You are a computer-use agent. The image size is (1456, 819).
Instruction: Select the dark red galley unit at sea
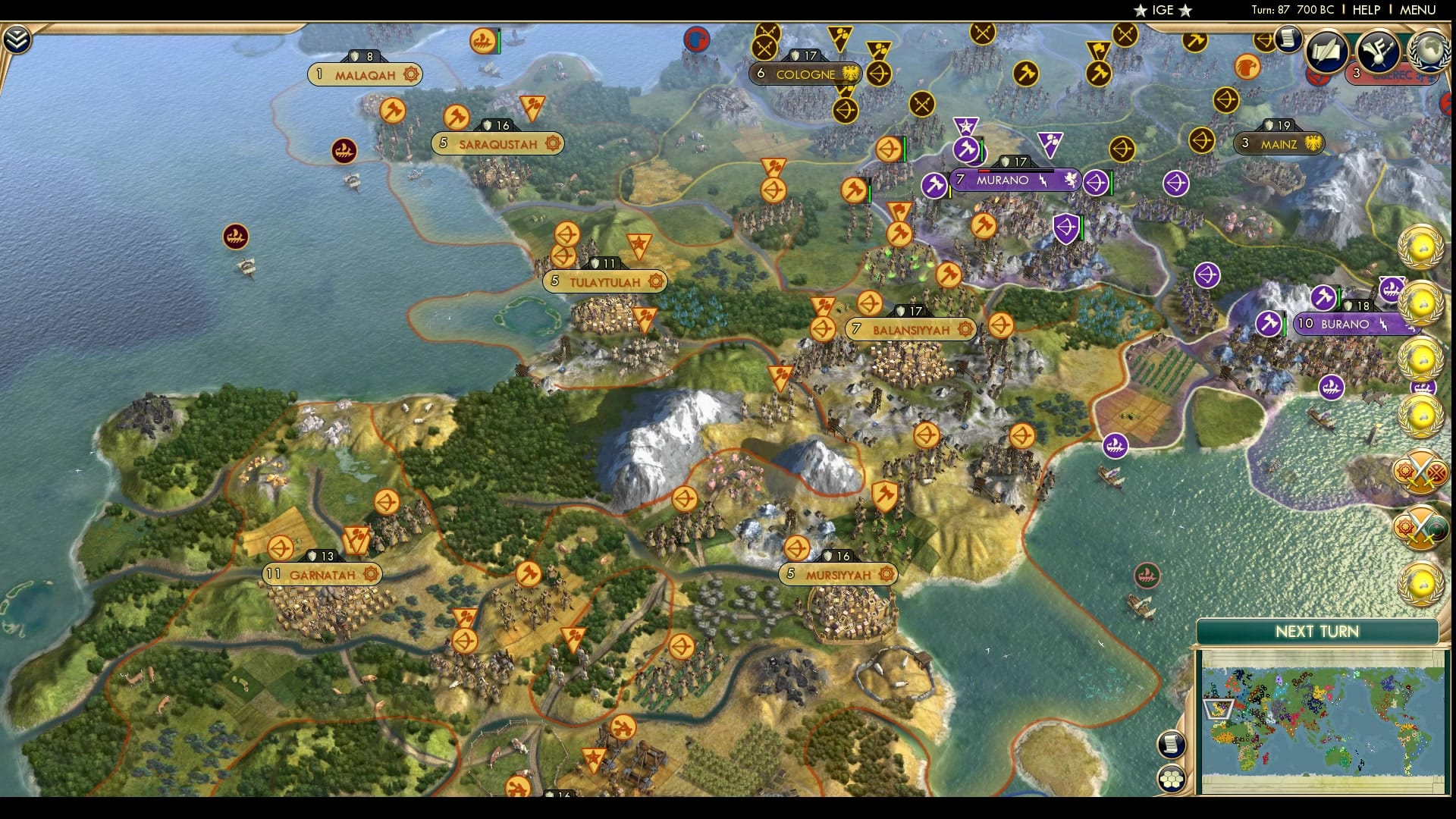point(235,237)
